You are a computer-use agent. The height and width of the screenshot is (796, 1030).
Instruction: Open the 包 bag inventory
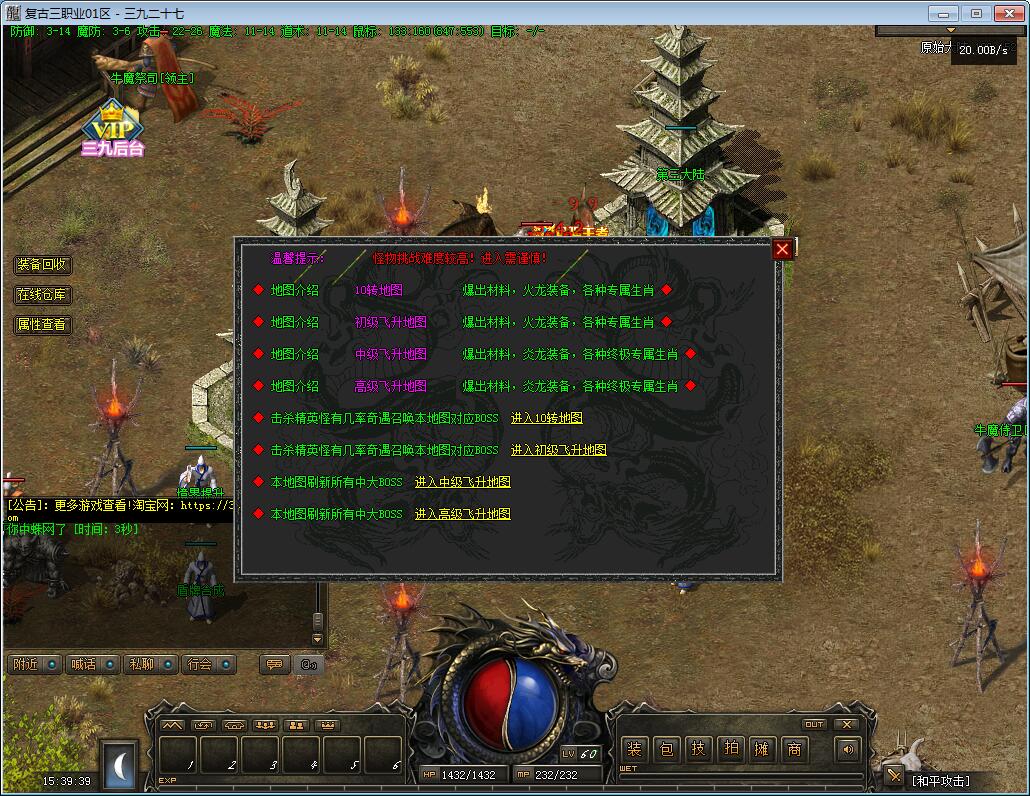[667, 749]
